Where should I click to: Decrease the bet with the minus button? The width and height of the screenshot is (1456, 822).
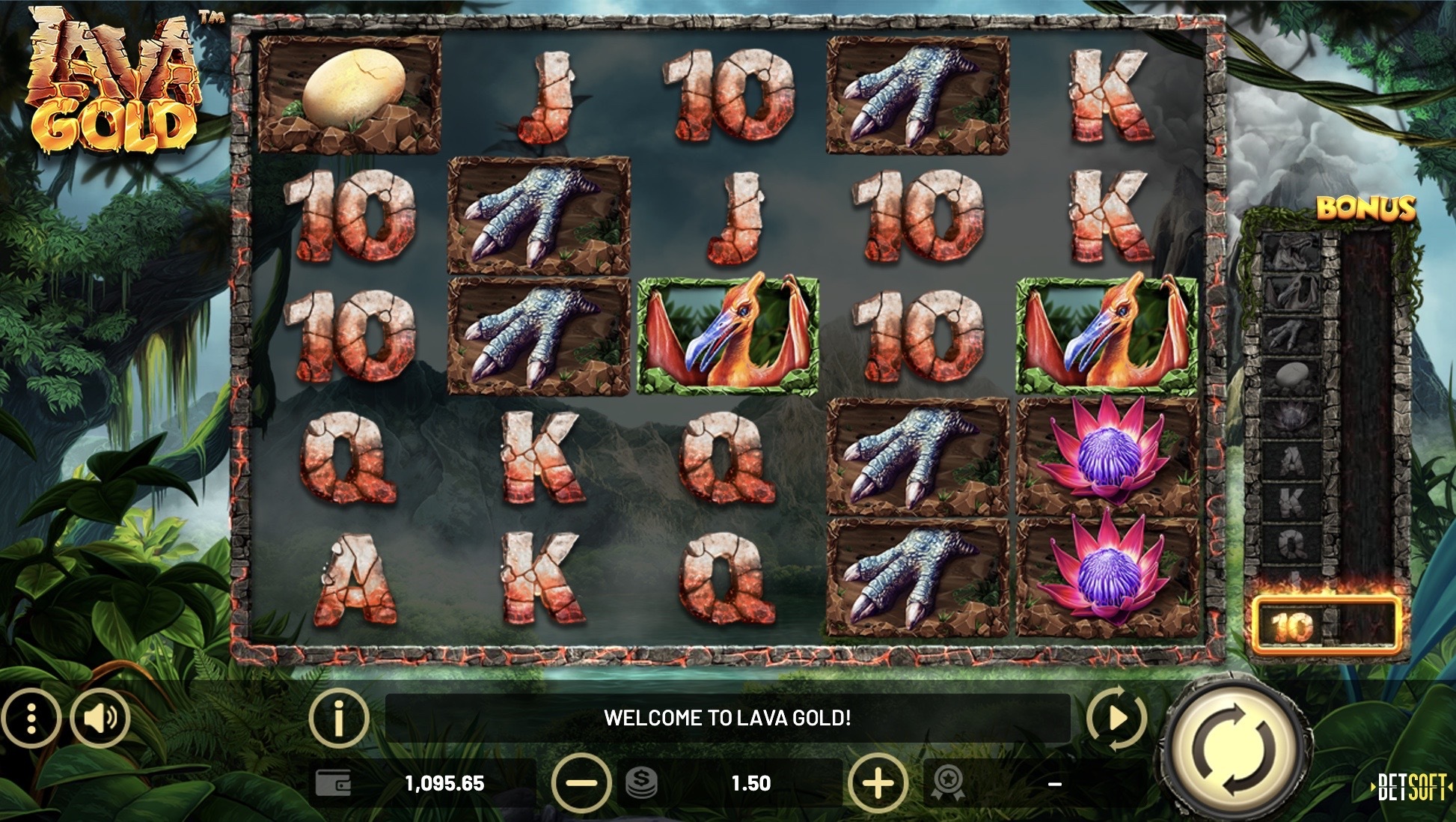pos(581,784)
